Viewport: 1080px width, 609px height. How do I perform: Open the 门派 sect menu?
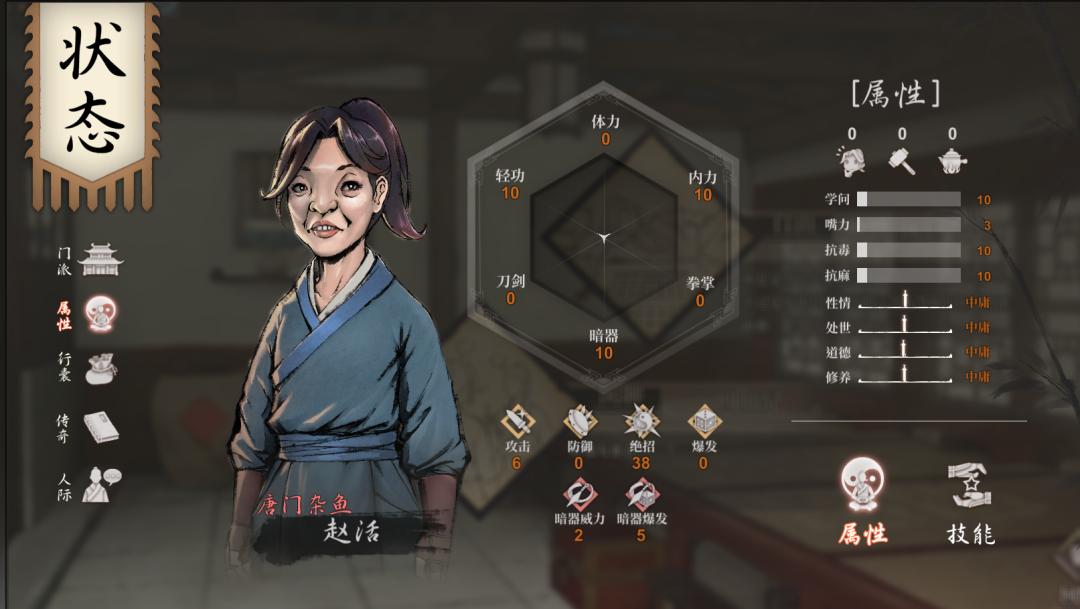click(100, 260)
